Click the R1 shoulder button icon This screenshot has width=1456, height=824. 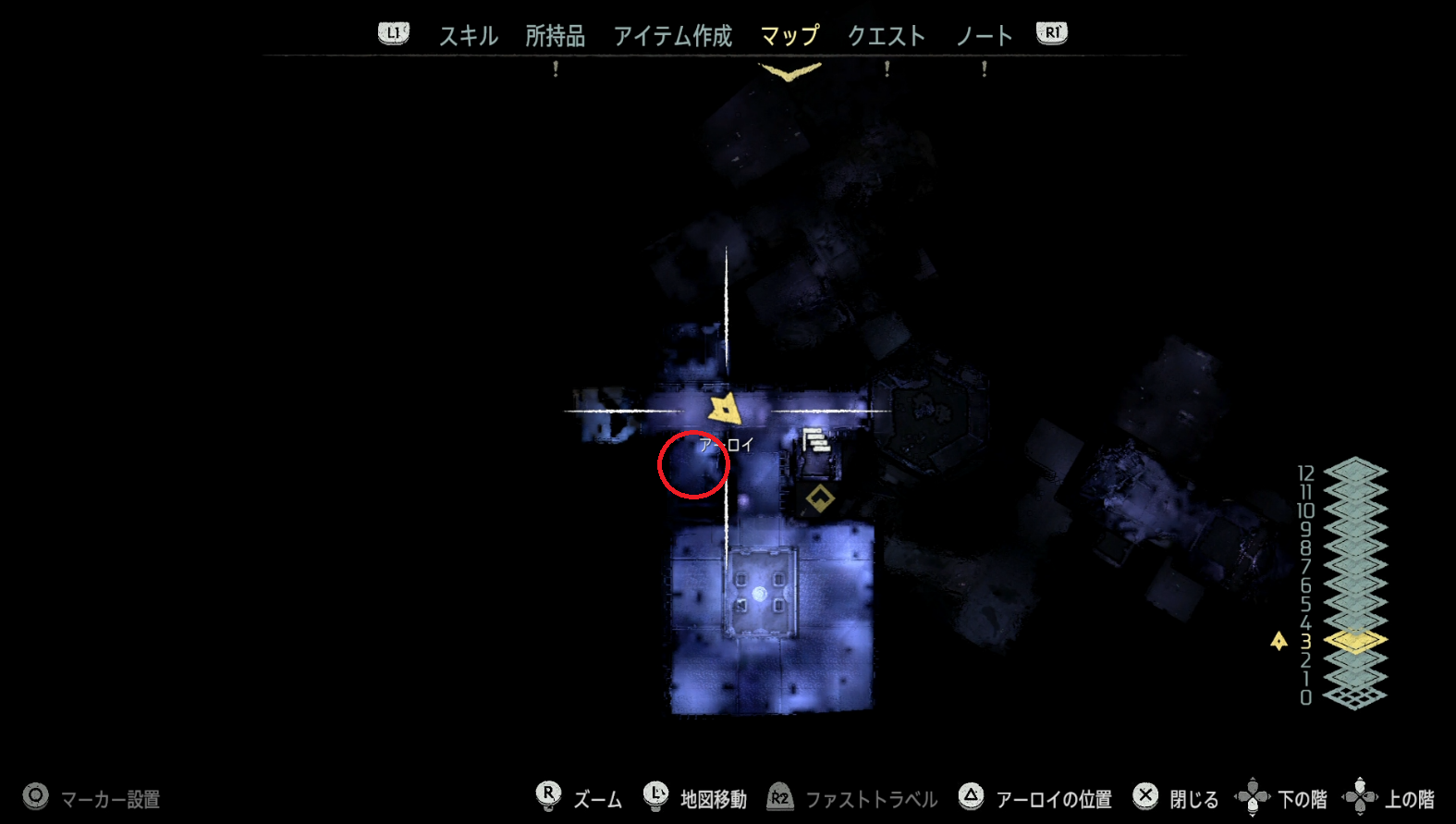tap(1051, 31)
